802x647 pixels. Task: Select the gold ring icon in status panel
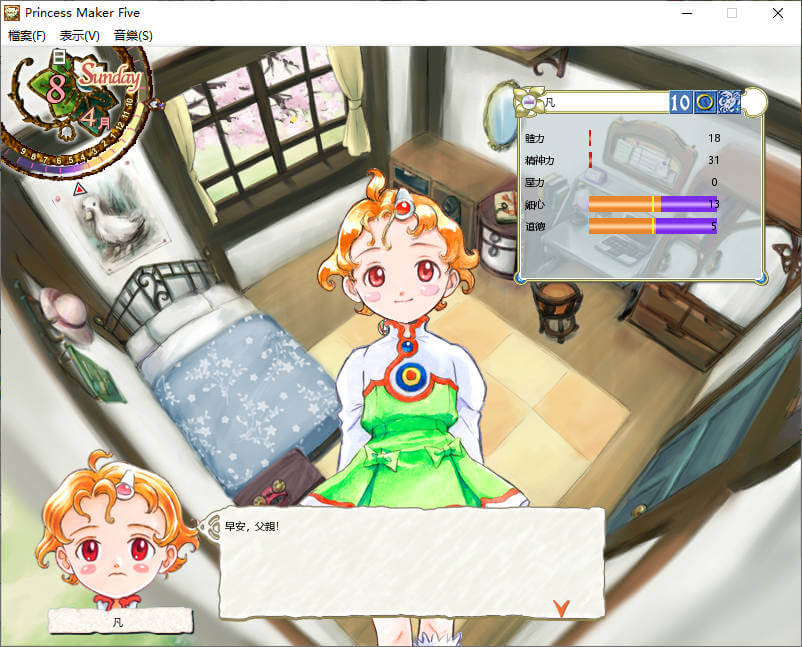(x=705, y=102)
